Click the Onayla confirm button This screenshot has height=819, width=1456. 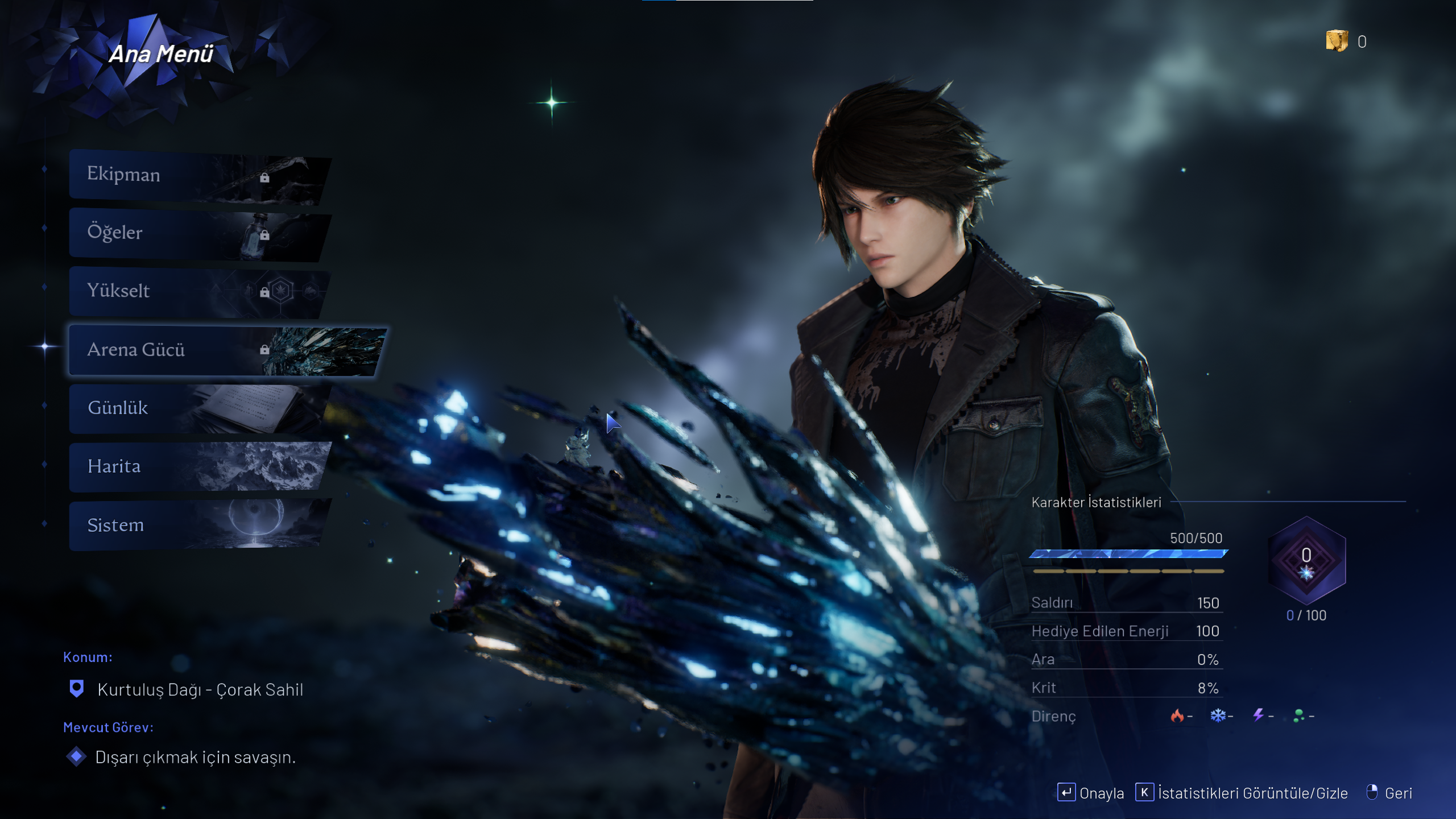point(1090,793)
